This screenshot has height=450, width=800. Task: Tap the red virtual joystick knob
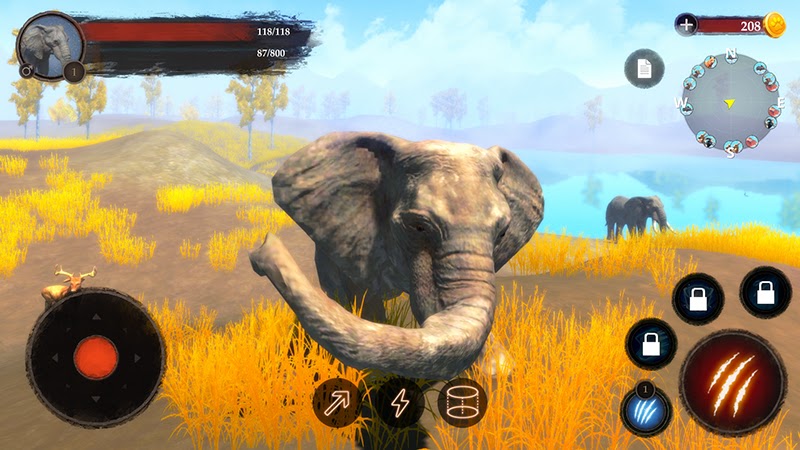(x=96, y=357)
